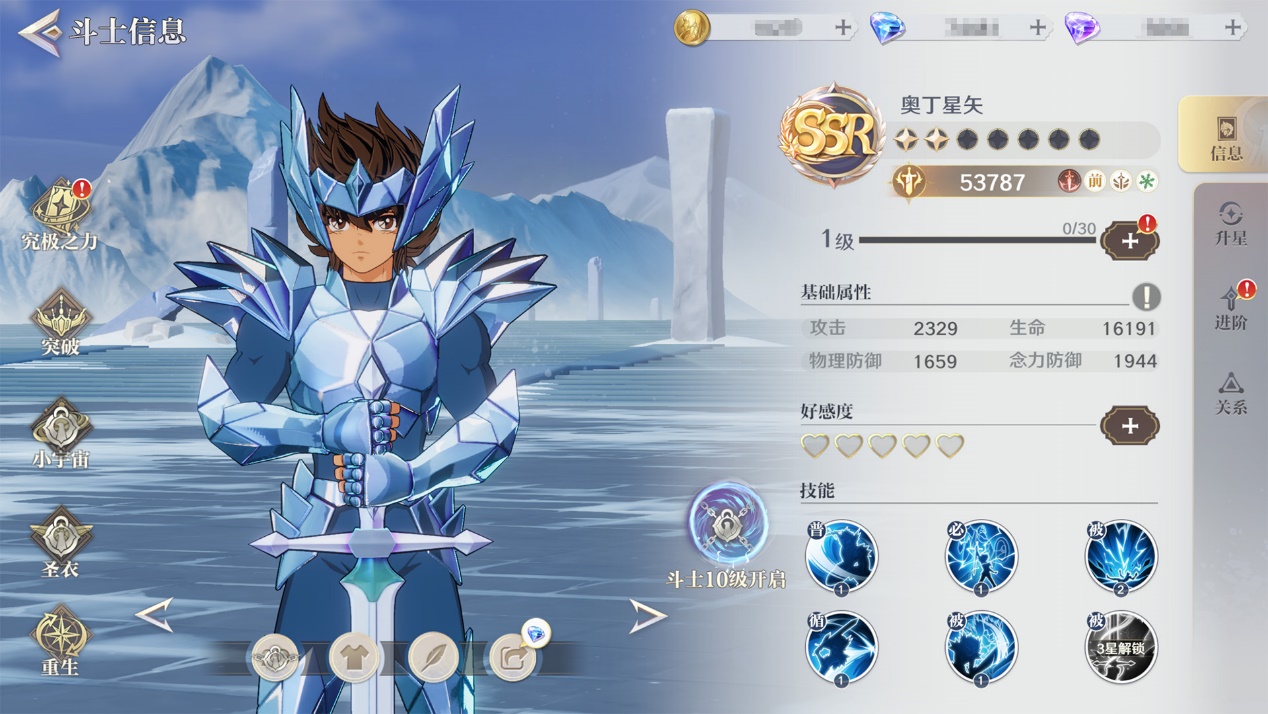Image resolution: width=1268 pixels, height=714 pixels.
Task: Switch to the 升星 star-up tab
Action: 1230,223
